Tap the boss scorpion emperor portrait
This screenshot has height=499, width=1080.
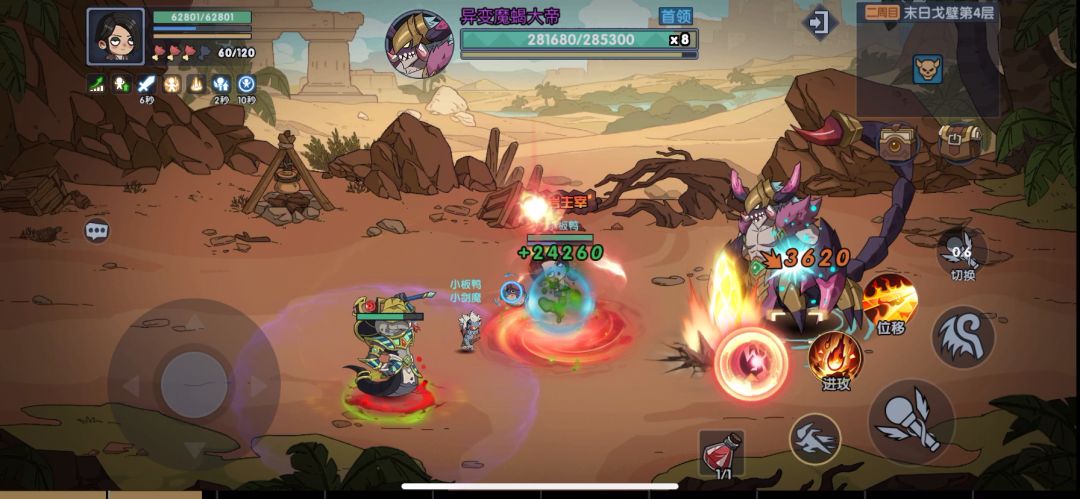click(419, 43)
